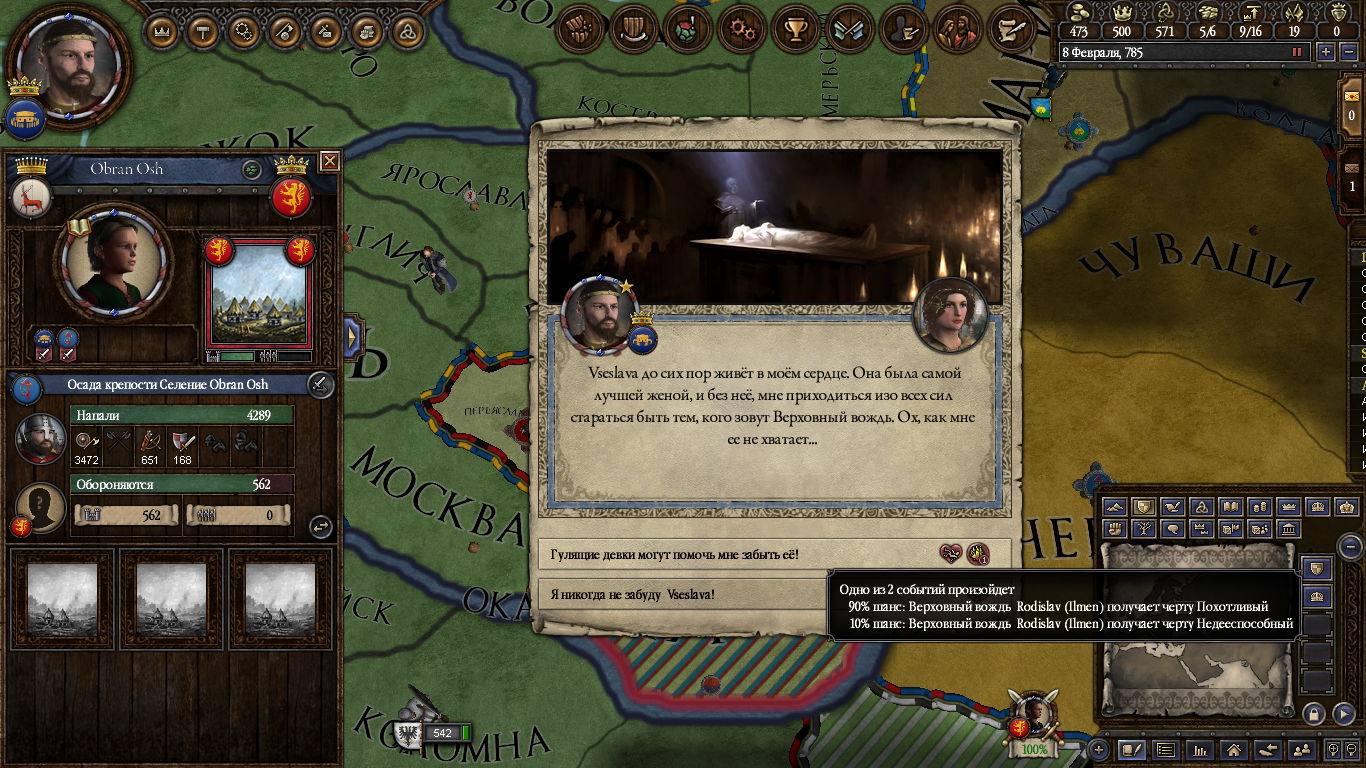The height and width of the screenshot is (768, 1366).
Task: Click the house home-location button
Action: pyautogui.click(x=1234, y=749)
